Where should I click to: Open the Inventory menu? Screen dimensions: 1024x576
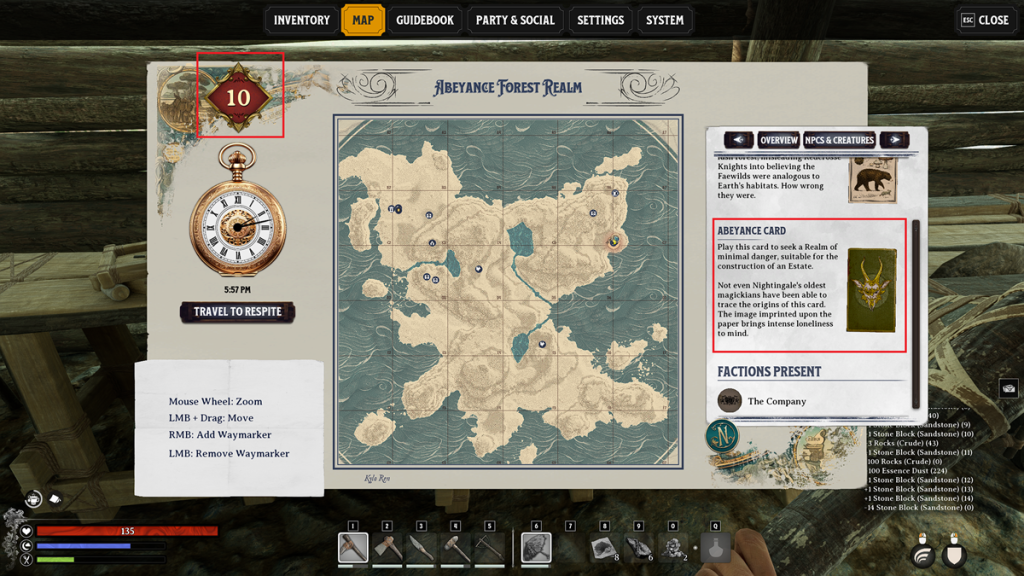pyautogui.click(x=301, y=20)
